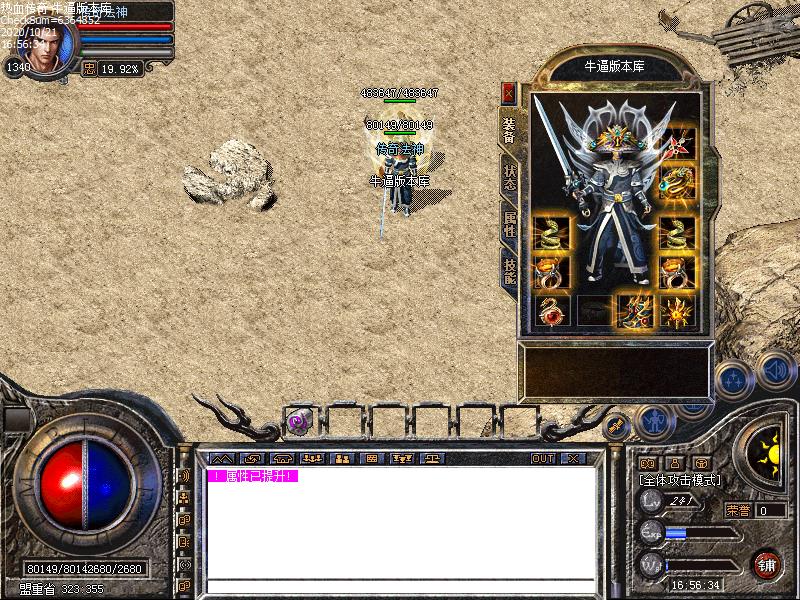Select the red swan charm slot
This screenshot has width=800, height=600.
(552, 311)
